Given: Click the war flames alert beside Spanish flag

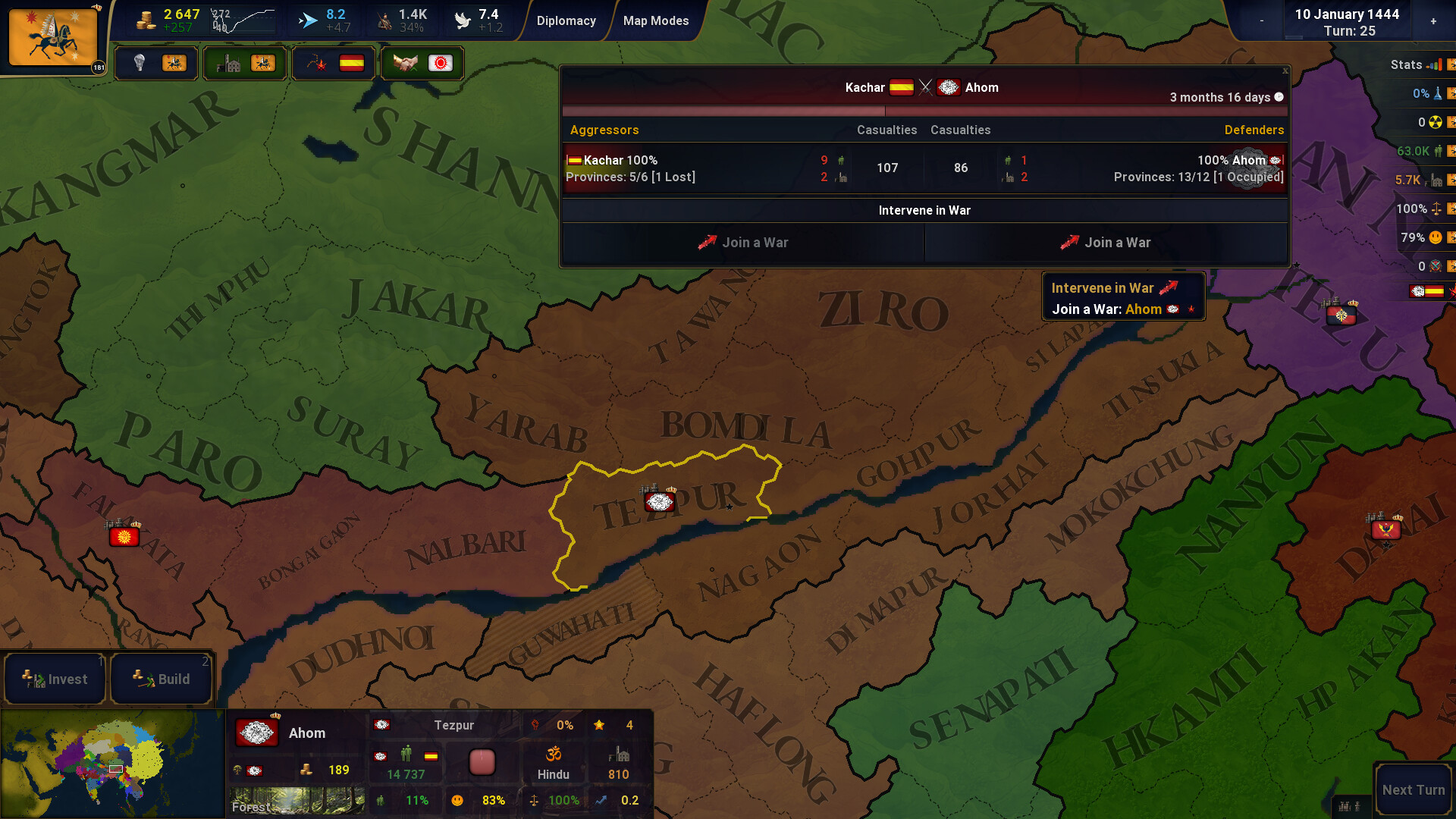Looking at the screenshot, I should point(316,64).
